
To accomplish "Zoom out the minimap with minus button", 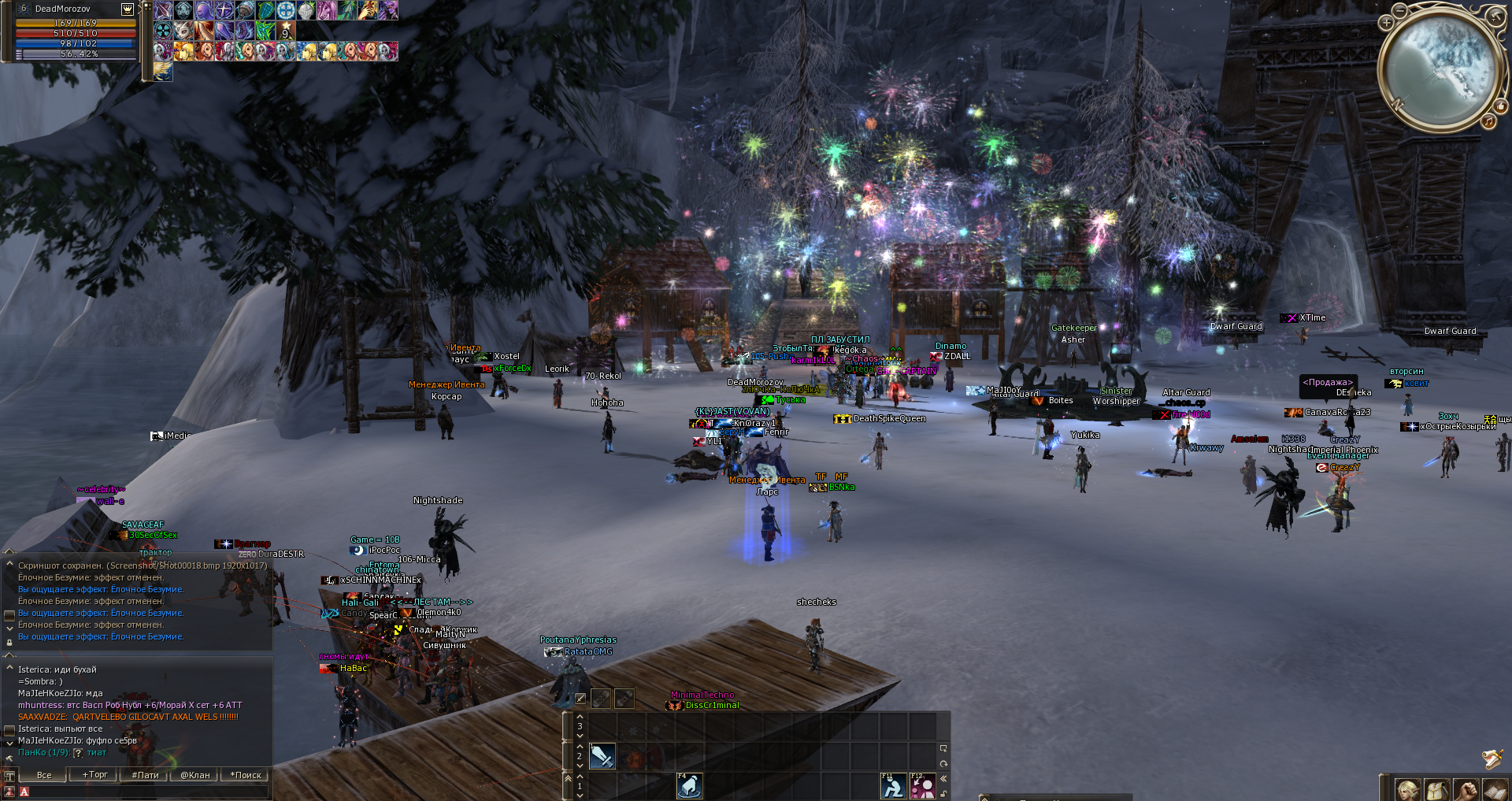I will 1399,10.
